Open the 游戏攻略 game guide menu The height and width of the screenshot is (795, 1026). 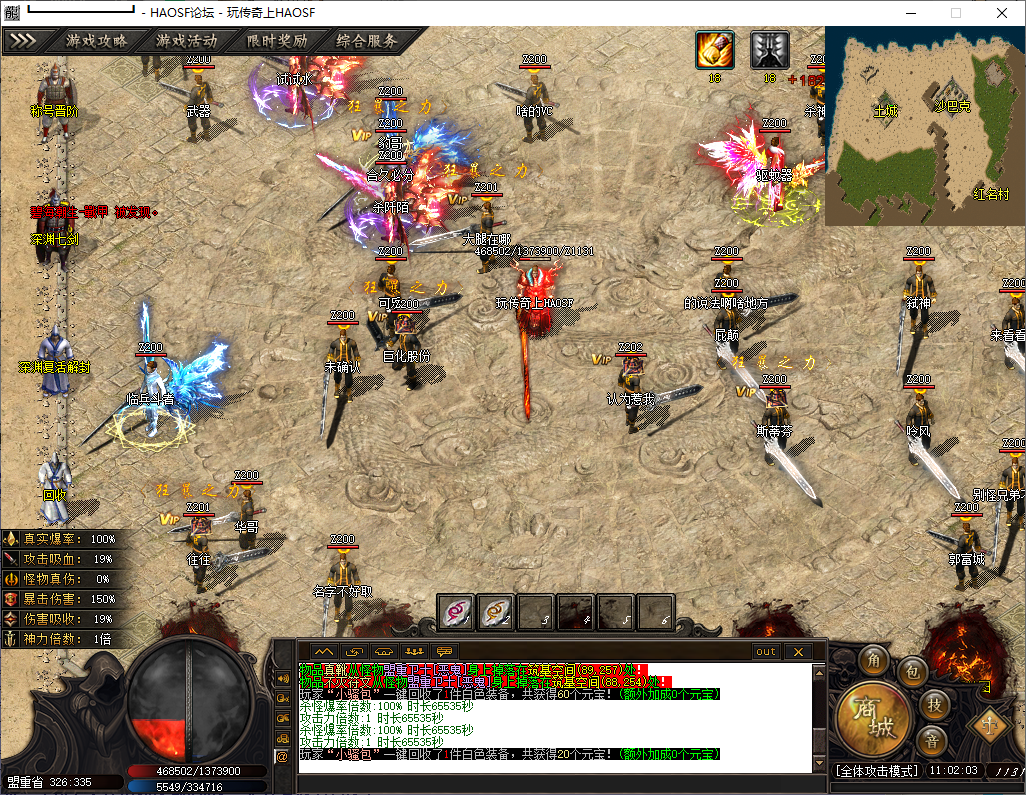coord(97,41)
